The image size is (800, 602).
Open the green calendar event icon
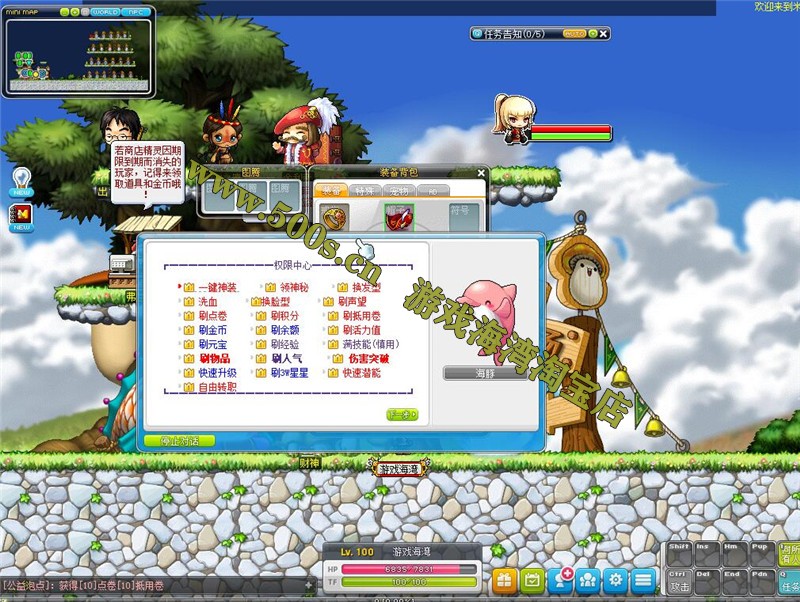pyautogui.click(x=533, y=579)
